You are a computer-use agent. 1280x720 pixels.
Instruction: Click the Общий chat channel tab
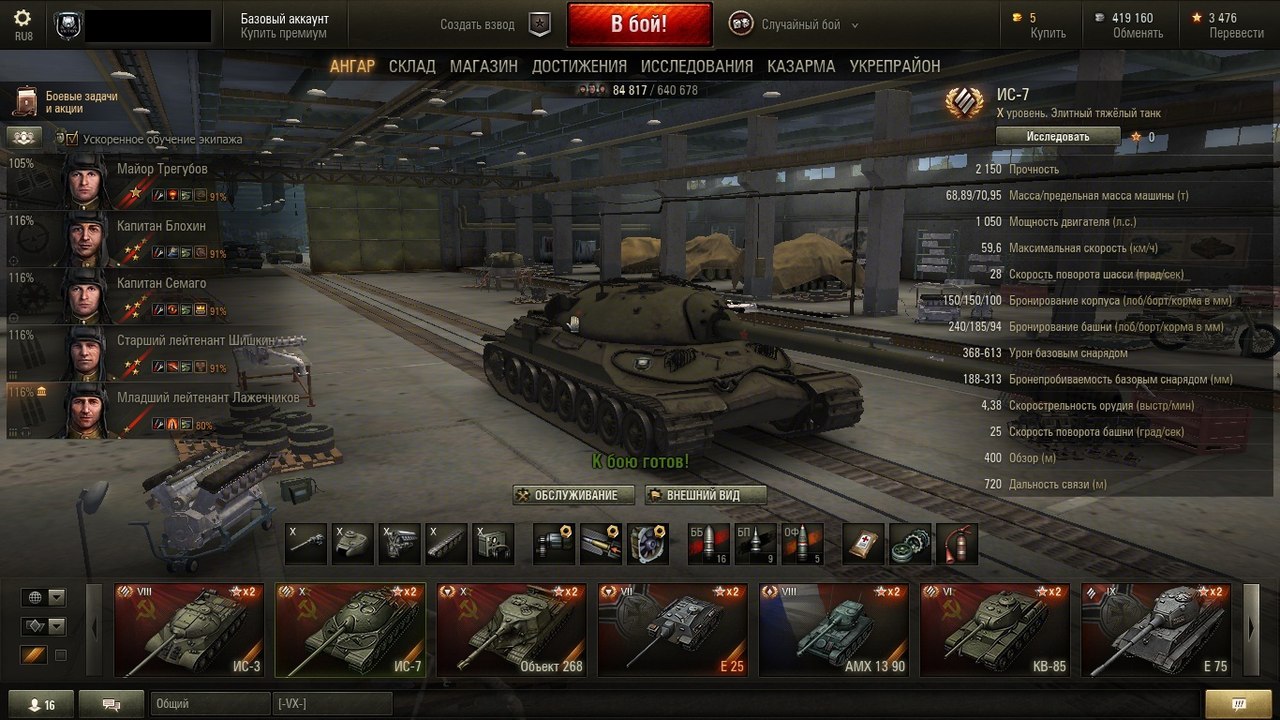[x=211, y=705]
